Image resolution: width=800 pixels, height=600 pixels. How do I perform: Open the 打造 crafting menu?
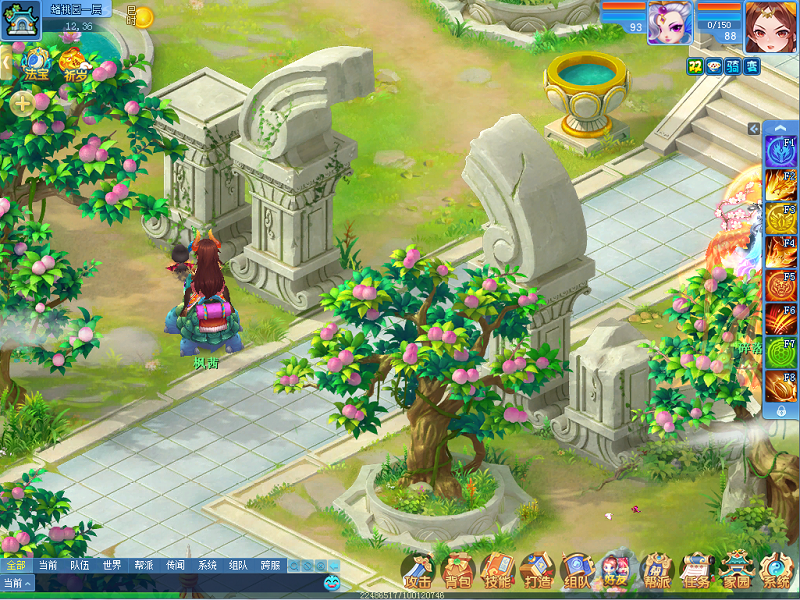click(x=537, y=571)
